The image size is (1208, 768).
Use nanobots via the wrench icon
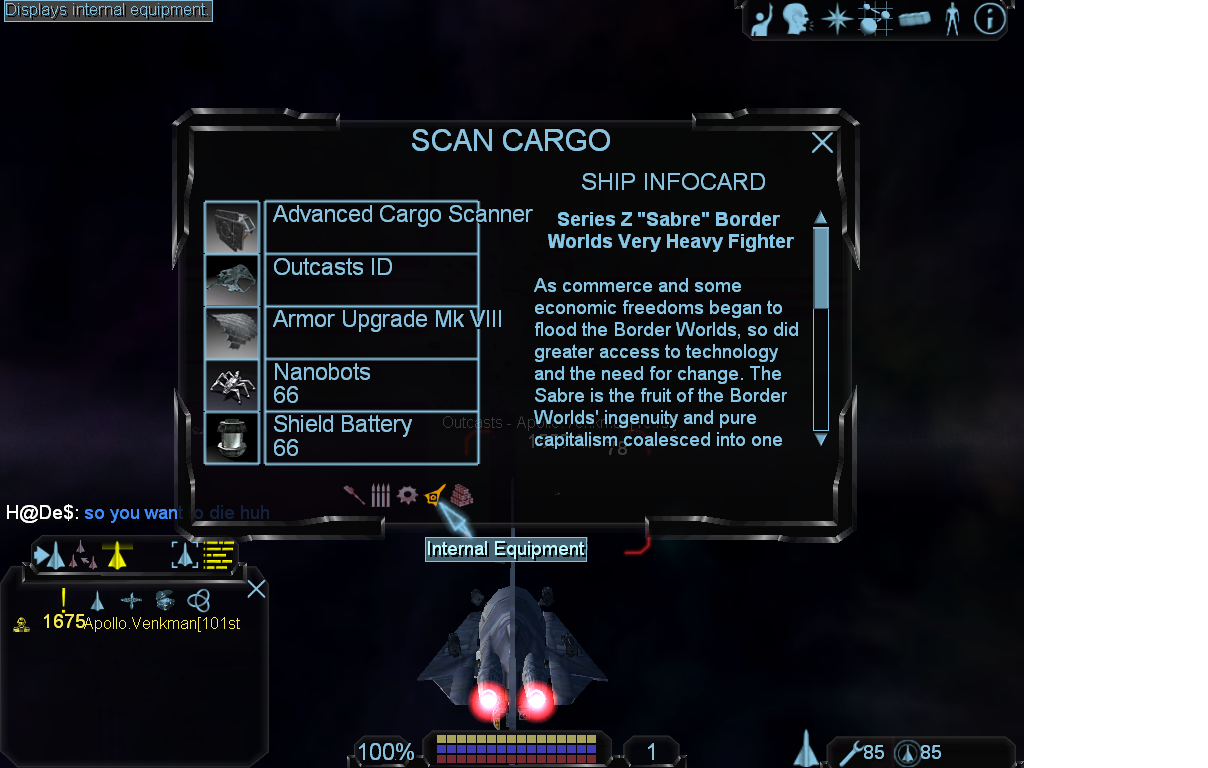point(851,752)
